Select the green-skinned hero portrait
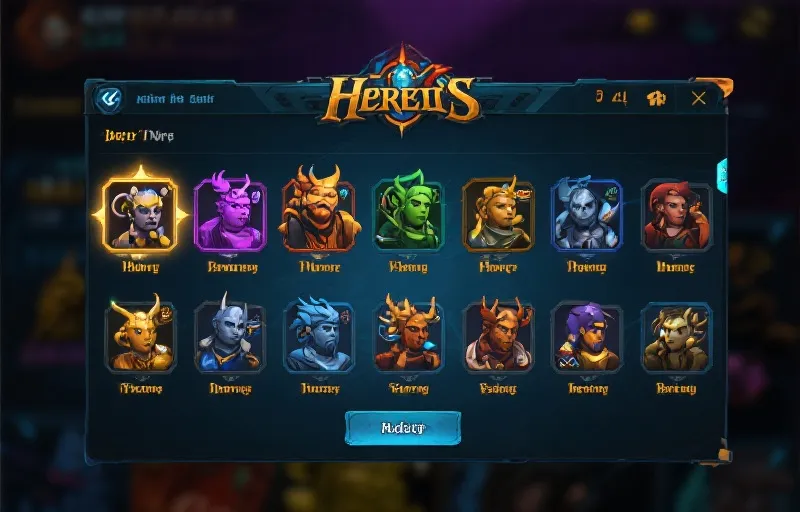Image resolution: width=800 pixels, height=512 pixels. 408,214
